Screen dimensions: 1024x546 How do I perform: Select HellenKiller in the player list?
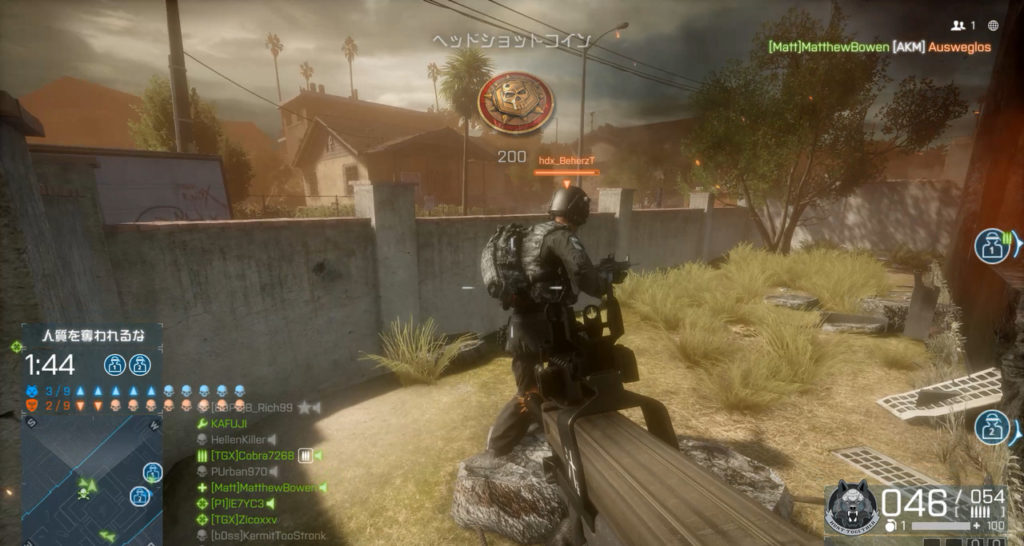[x=237, y=439]
